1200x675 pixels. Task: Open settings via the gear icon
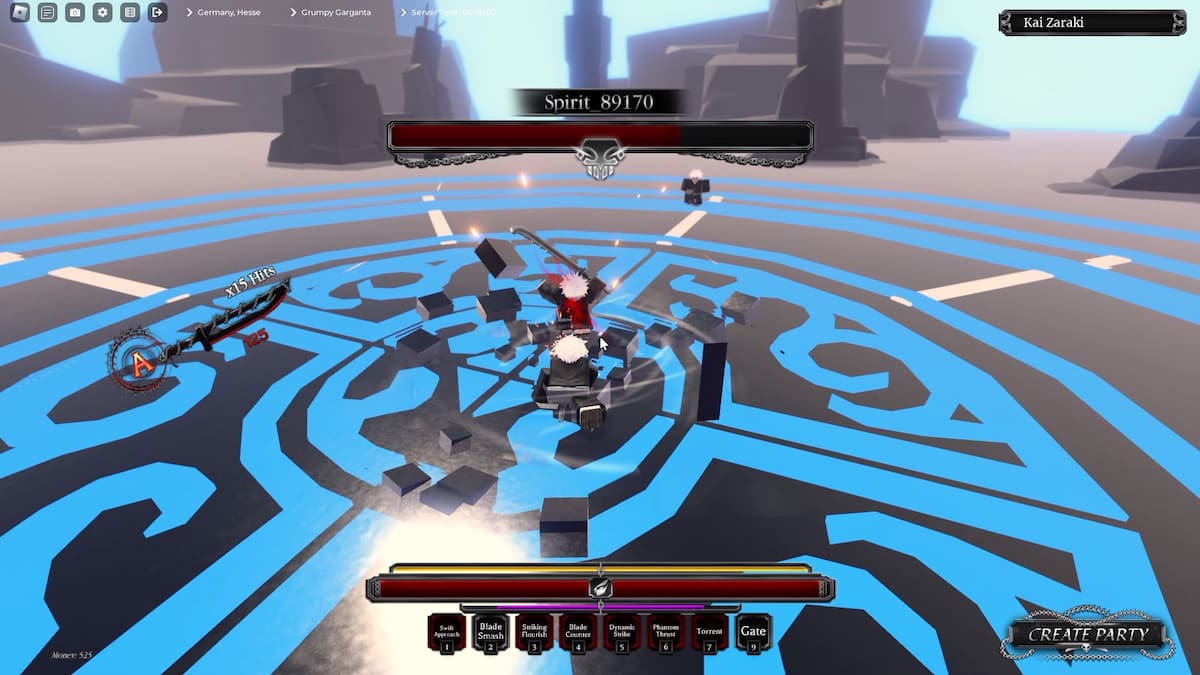click(102, 12)
